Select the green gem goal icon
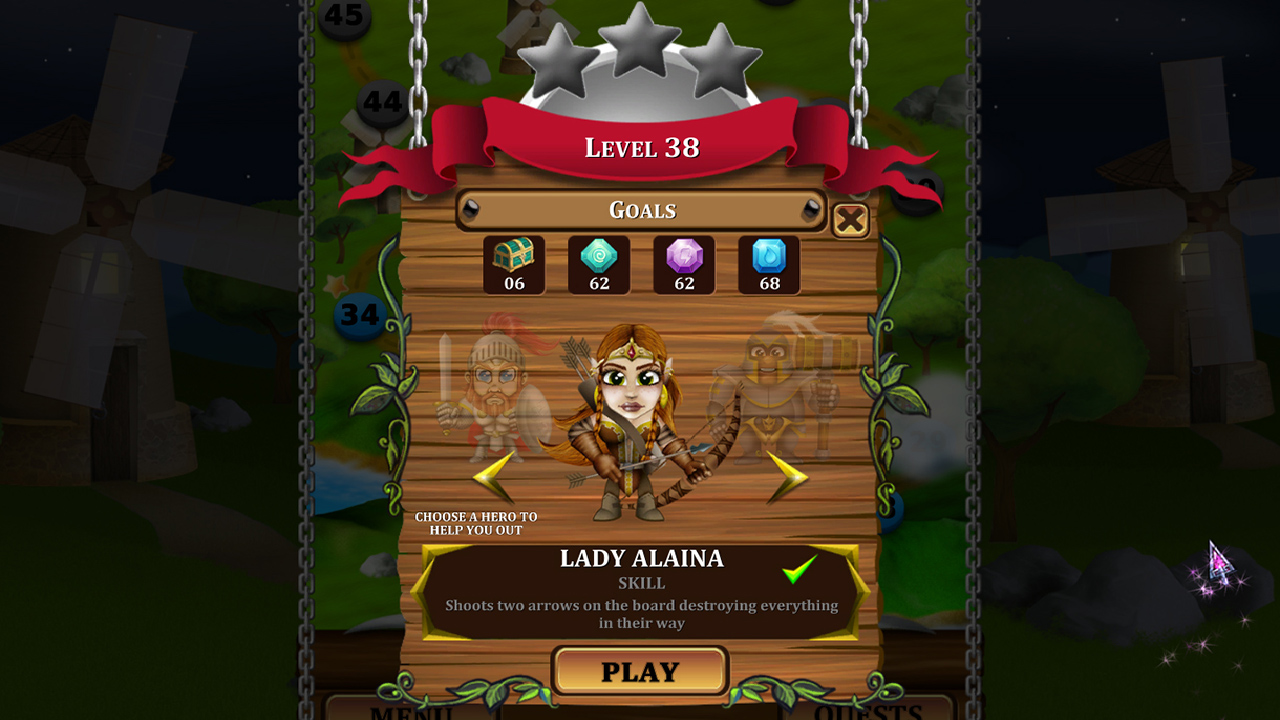This screenshot has height=720, width=1280. [598, 263]
